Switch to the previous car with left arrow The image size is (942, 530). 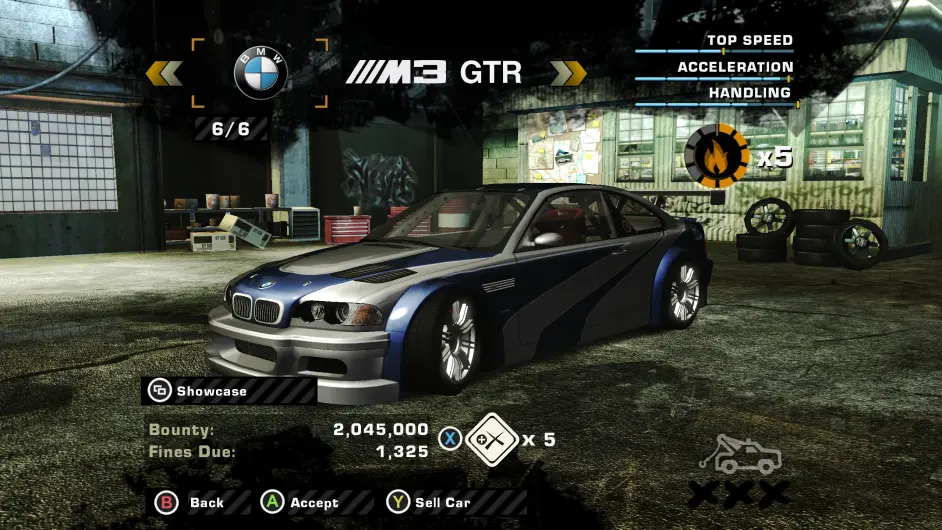[x=164, y=73]
